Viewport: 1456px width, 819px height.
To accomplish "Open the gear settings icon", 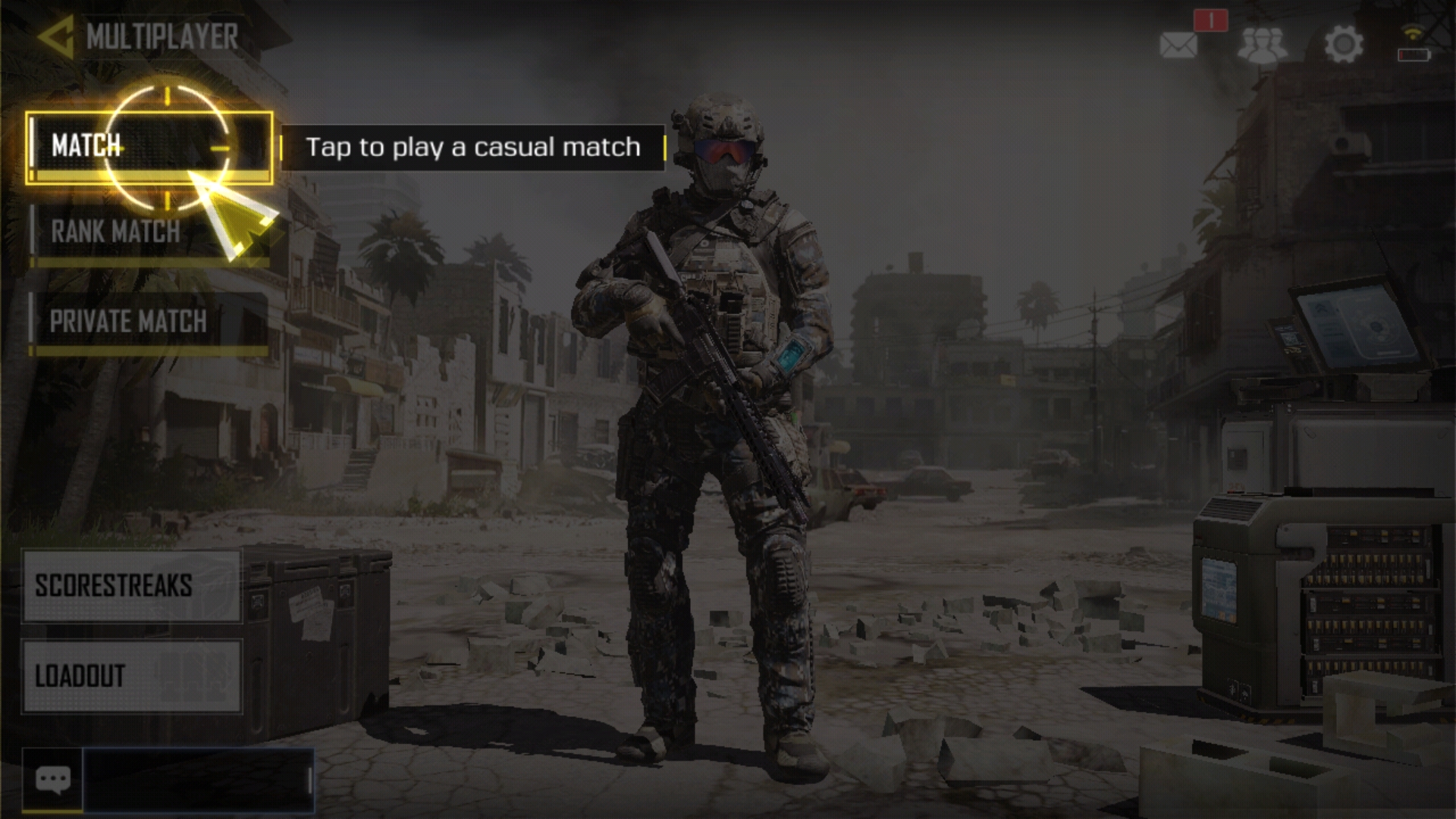I will point(1343,45).
